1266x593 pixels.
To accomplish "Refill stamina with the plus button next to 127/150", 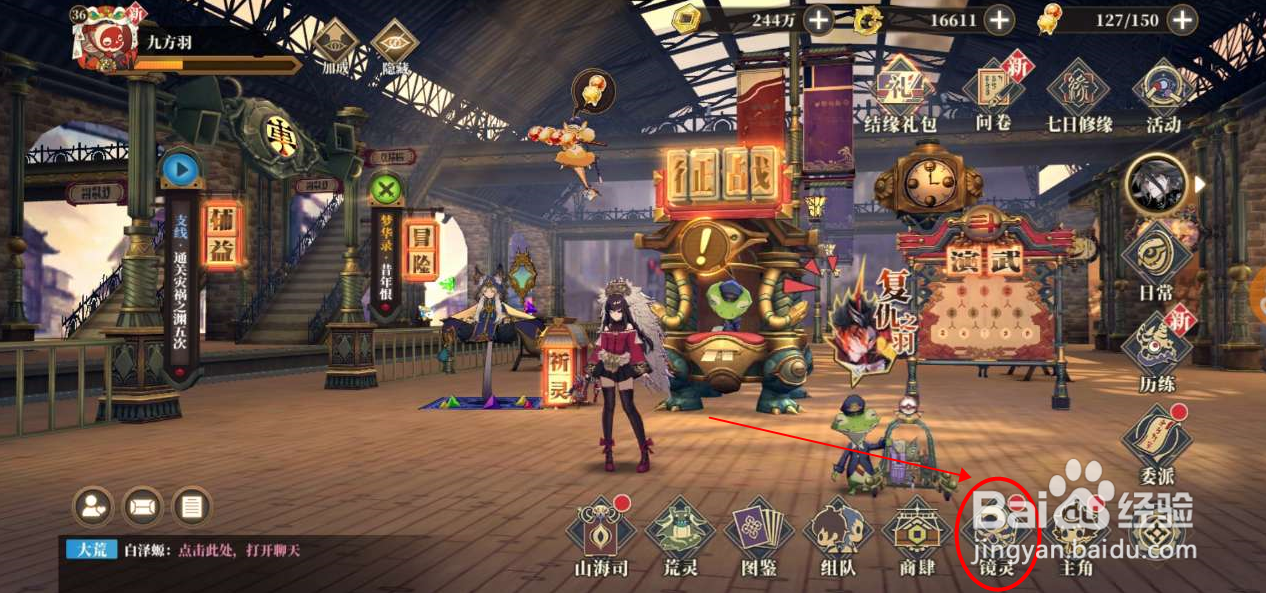I will coord(1182,19).
